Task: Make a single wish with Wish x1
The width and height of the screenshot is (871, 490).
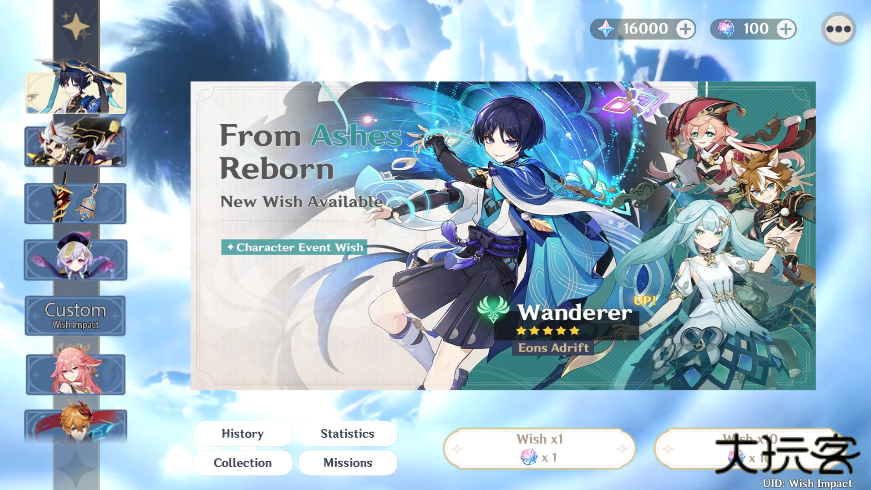Action: click(x=540, y=448)
